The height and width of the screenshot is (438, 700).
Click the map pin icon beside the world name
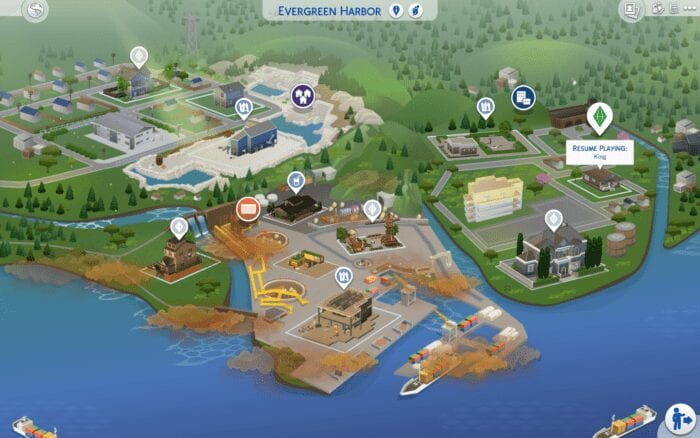click(397, 10)
